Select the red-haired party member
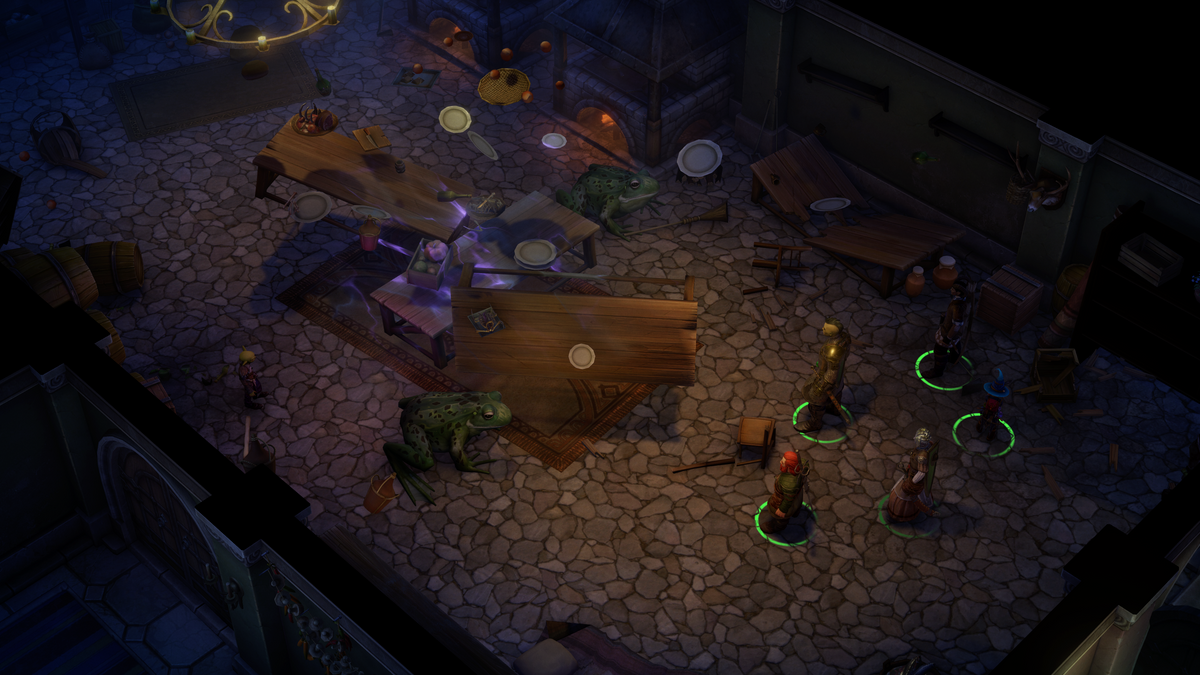Viewport: 1200px width, 675px height. [787, 490]
